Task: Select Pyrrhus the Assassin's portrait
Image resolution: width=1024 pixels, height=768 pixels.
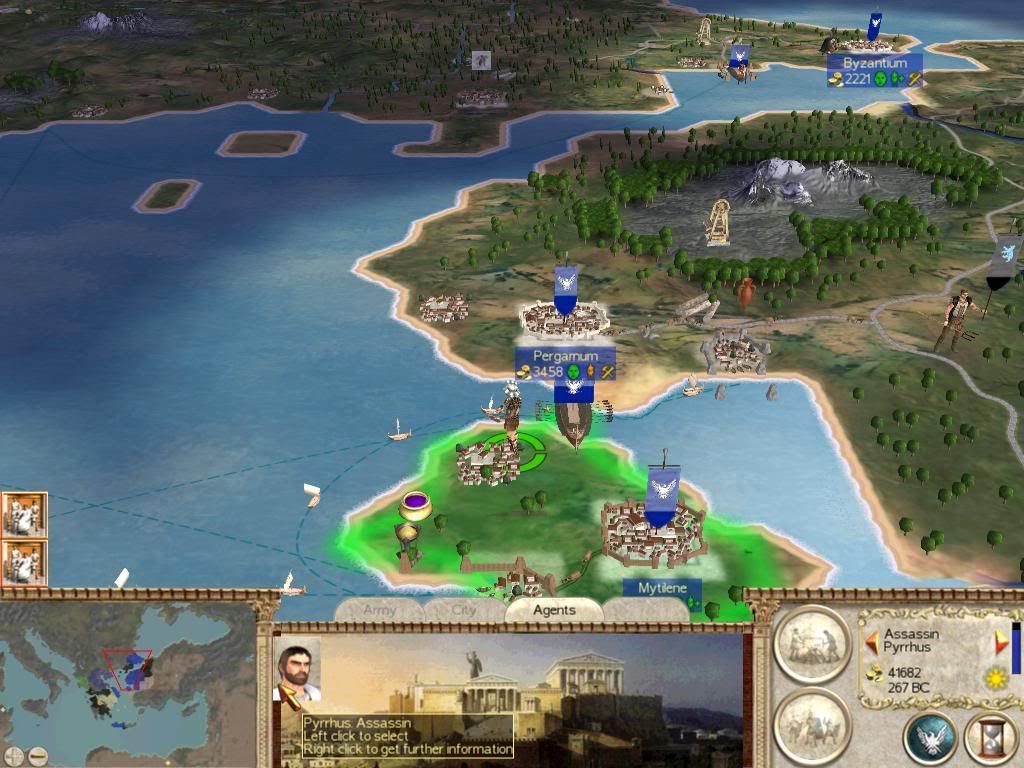Action: tap(297, 670)
